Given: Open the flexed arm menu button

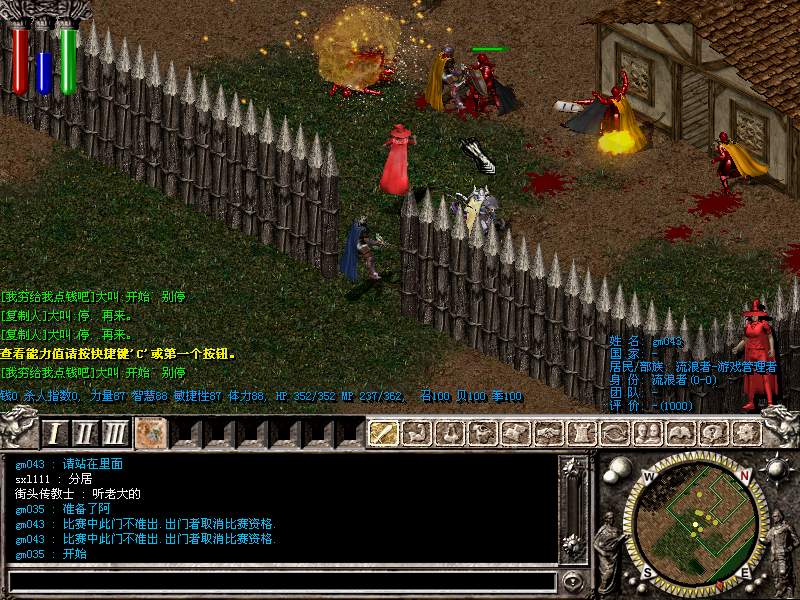Looking at the screenshot, I should pos(417,433).
